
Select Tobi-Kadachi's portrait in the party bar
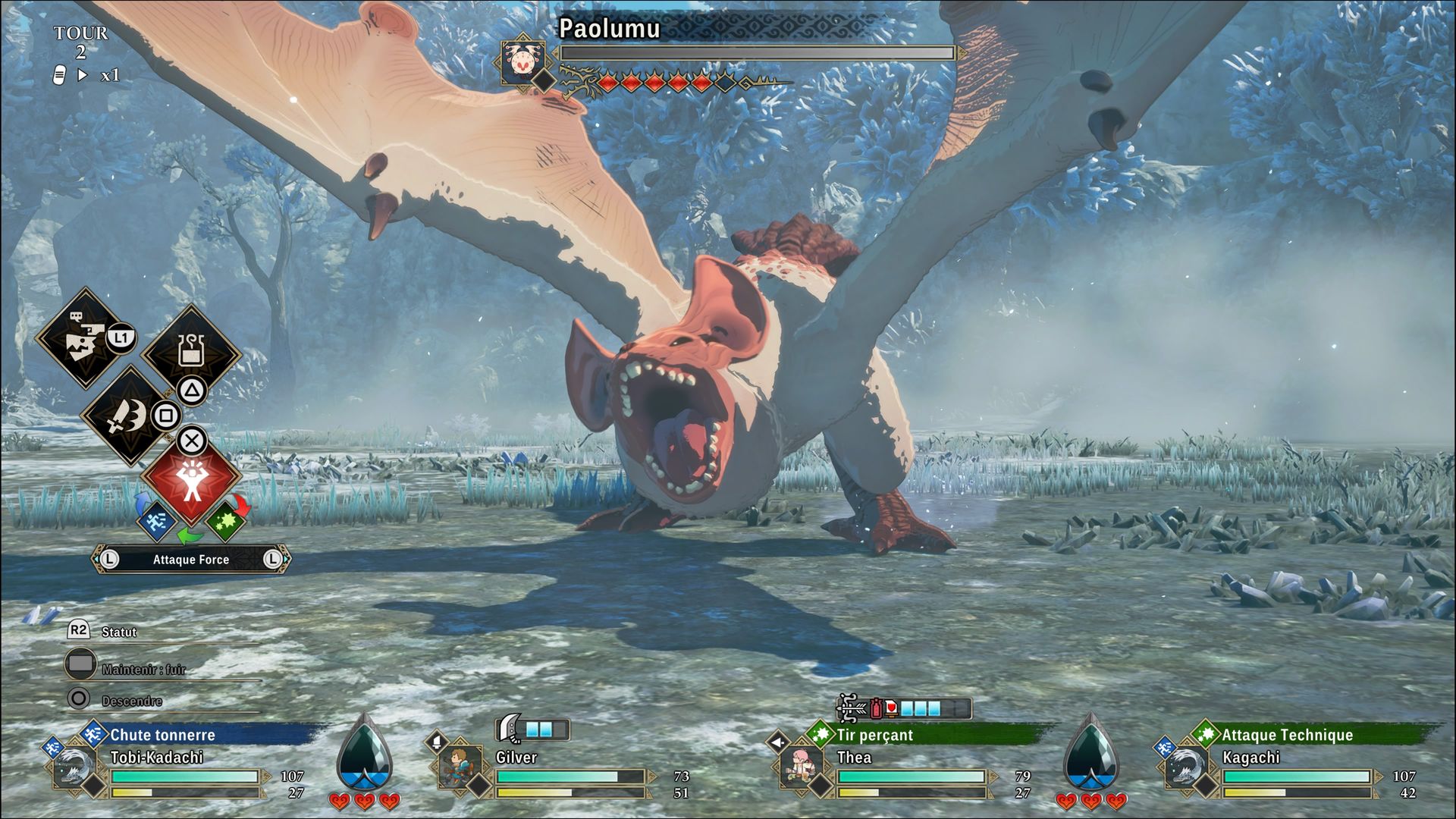point(73,767)
